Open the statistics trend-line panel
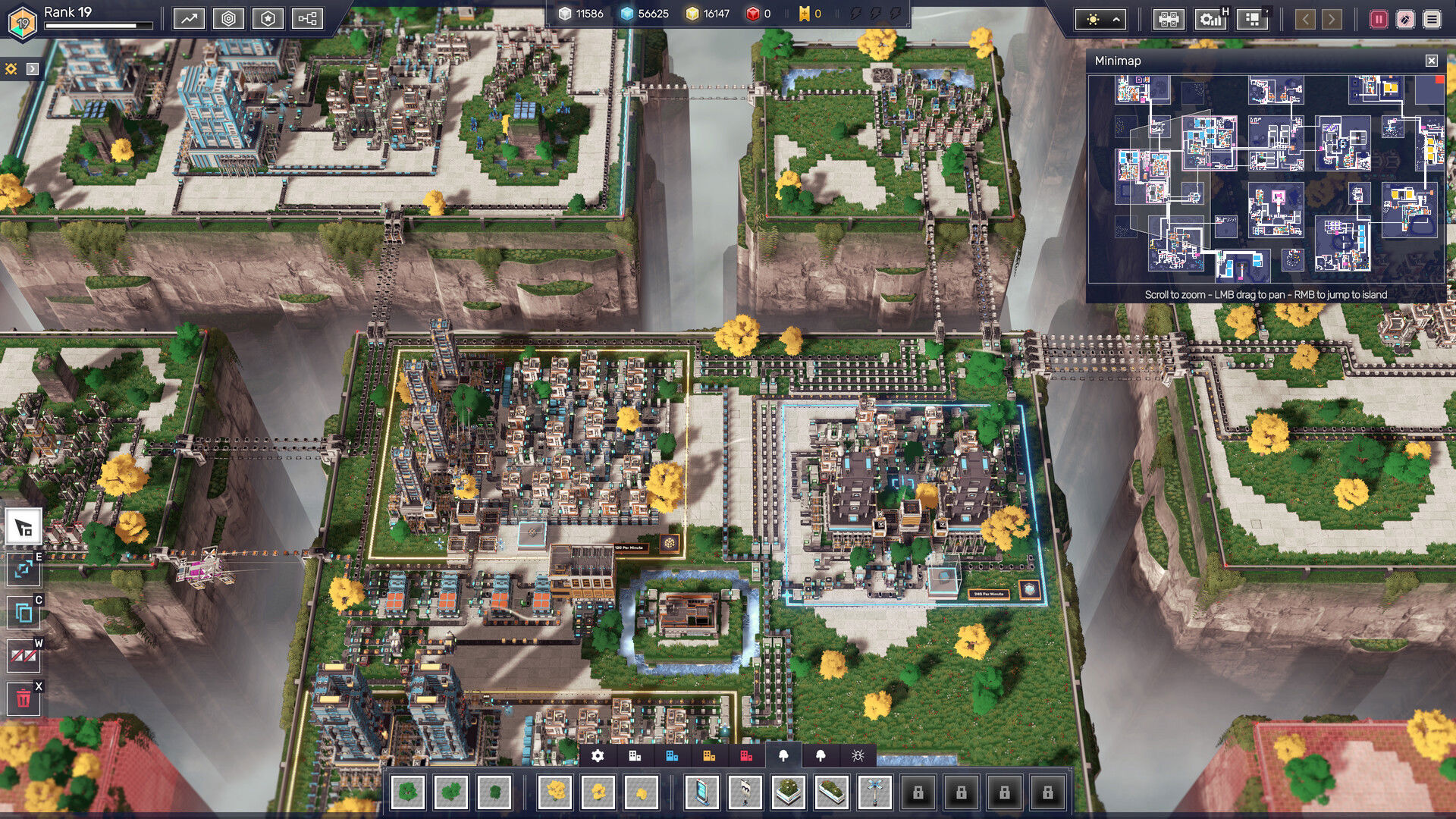This screenshot has height=819, width=1456. (189, 19)
